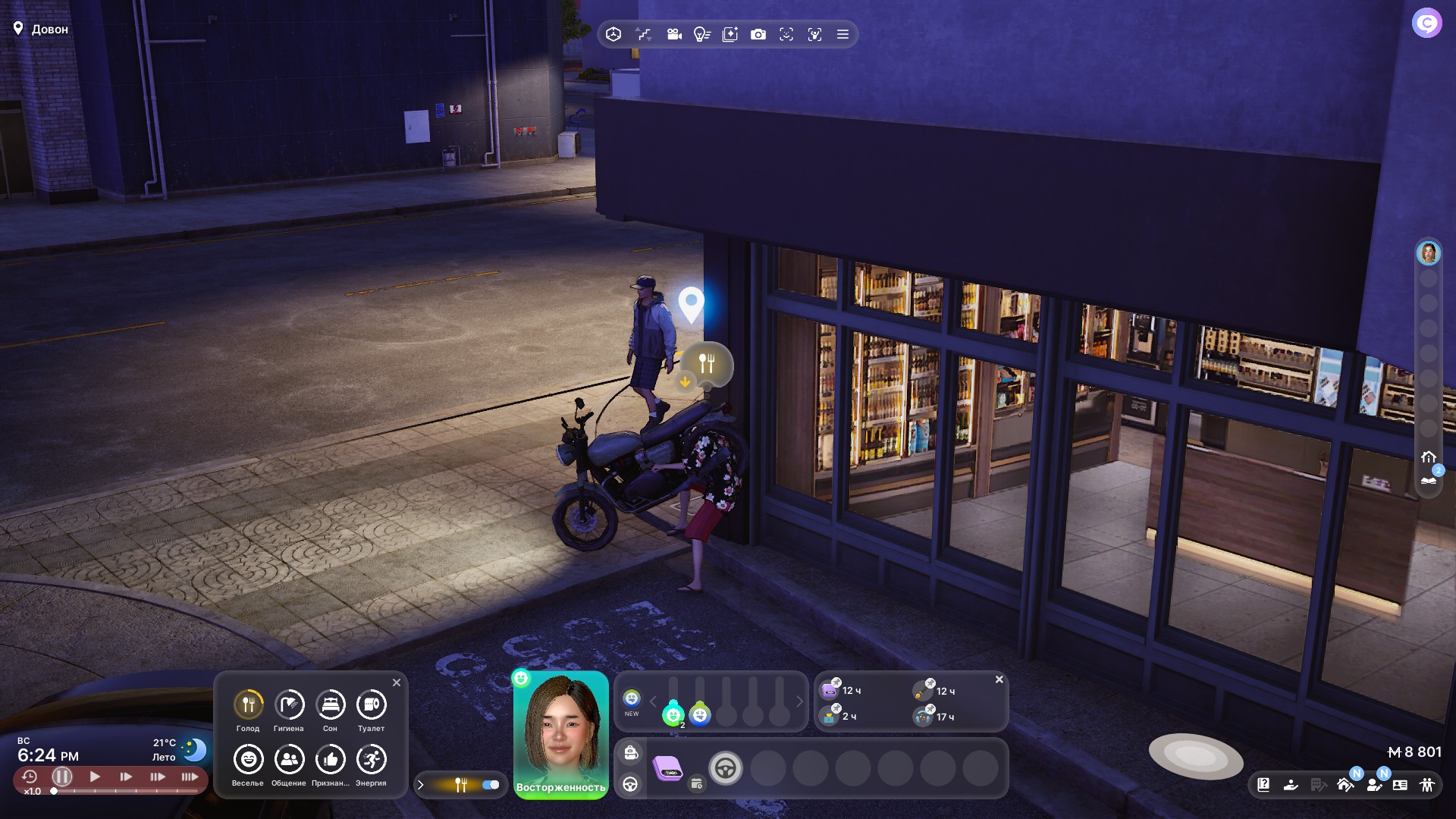Set normal play speed
Screen dimensions: 1456x819
pos(95,777)
